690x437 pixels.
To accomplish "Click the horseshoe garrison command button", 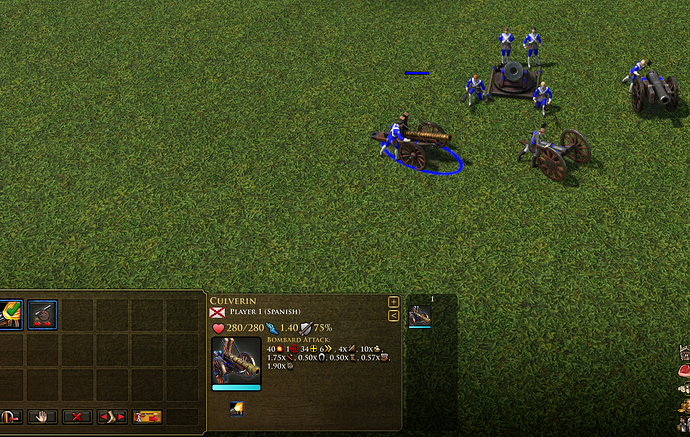I will pos(8,416).
